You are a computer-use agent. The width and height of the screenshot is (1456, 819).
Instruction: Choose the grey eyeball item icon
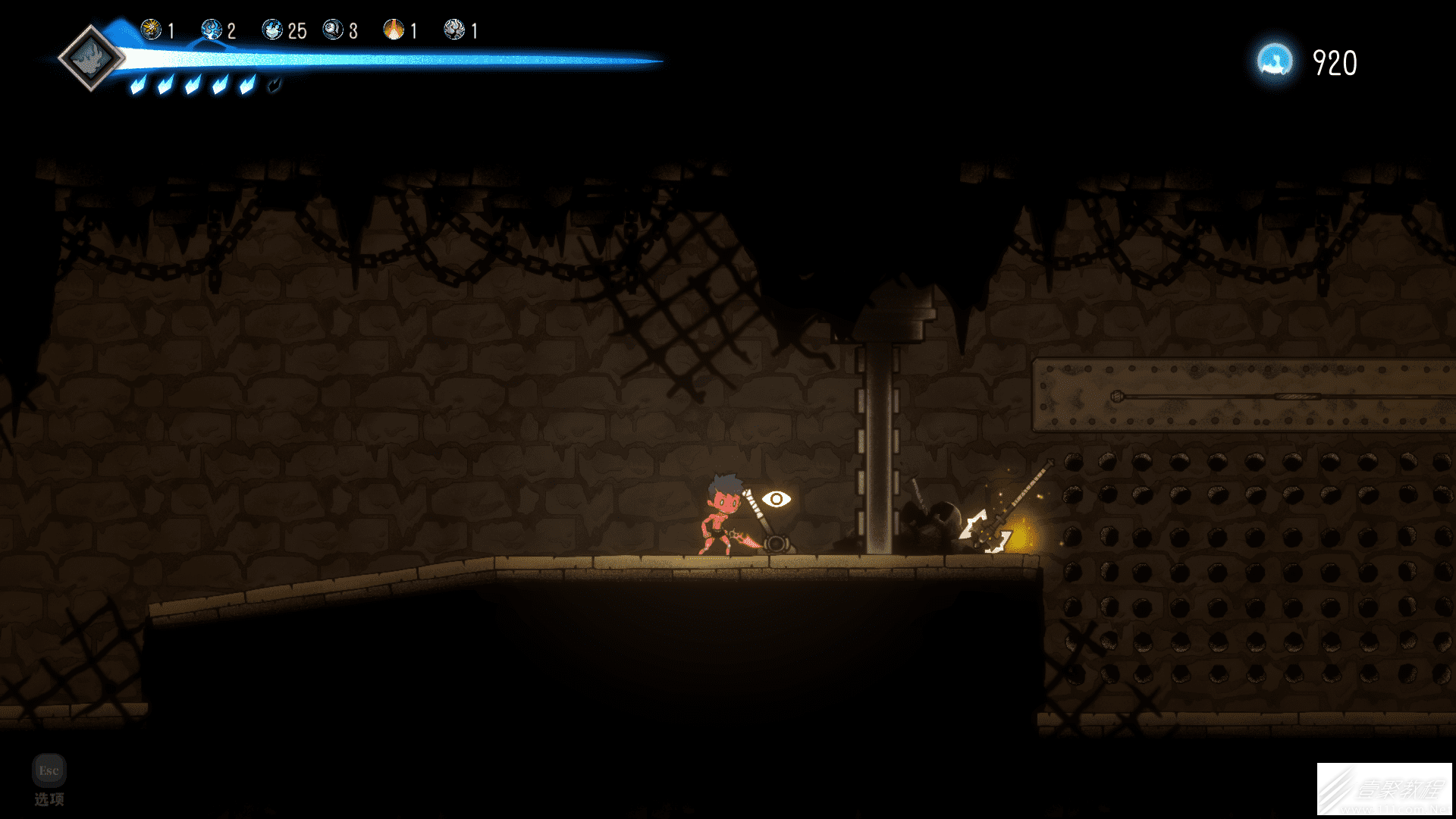click(x=332, y=30)
